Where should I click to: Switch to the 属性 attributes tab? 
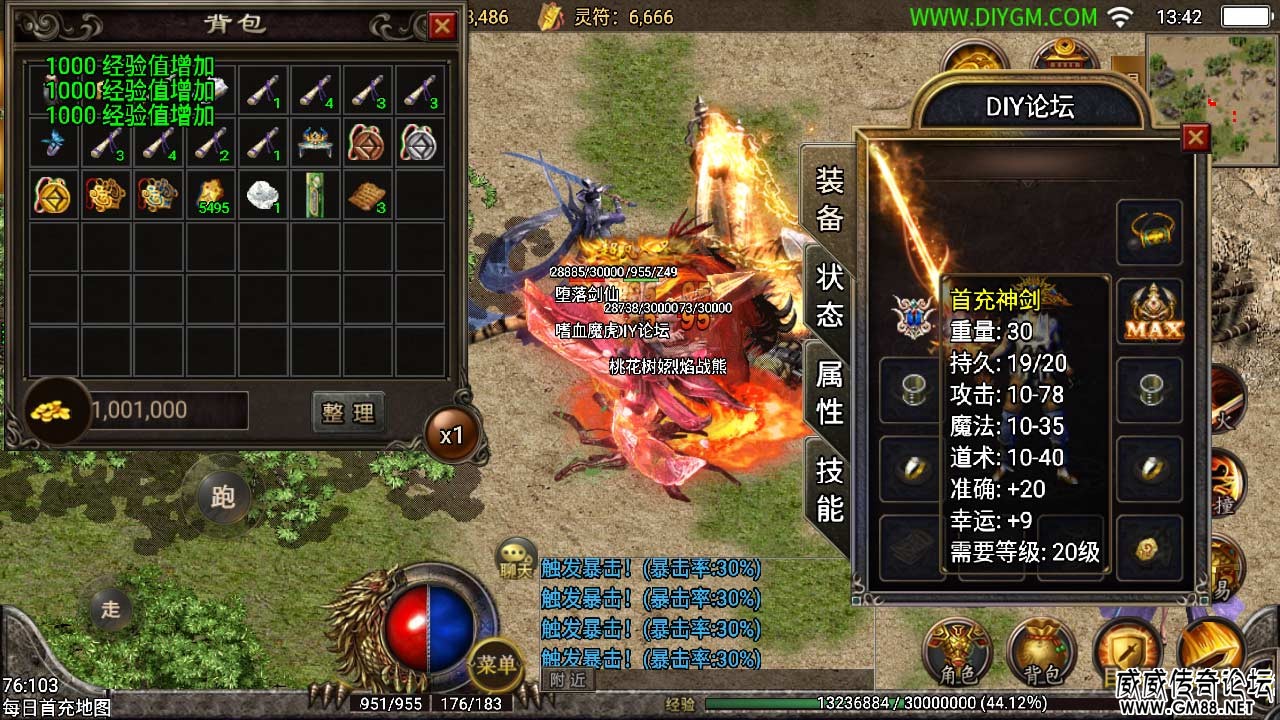click(830, 392)
